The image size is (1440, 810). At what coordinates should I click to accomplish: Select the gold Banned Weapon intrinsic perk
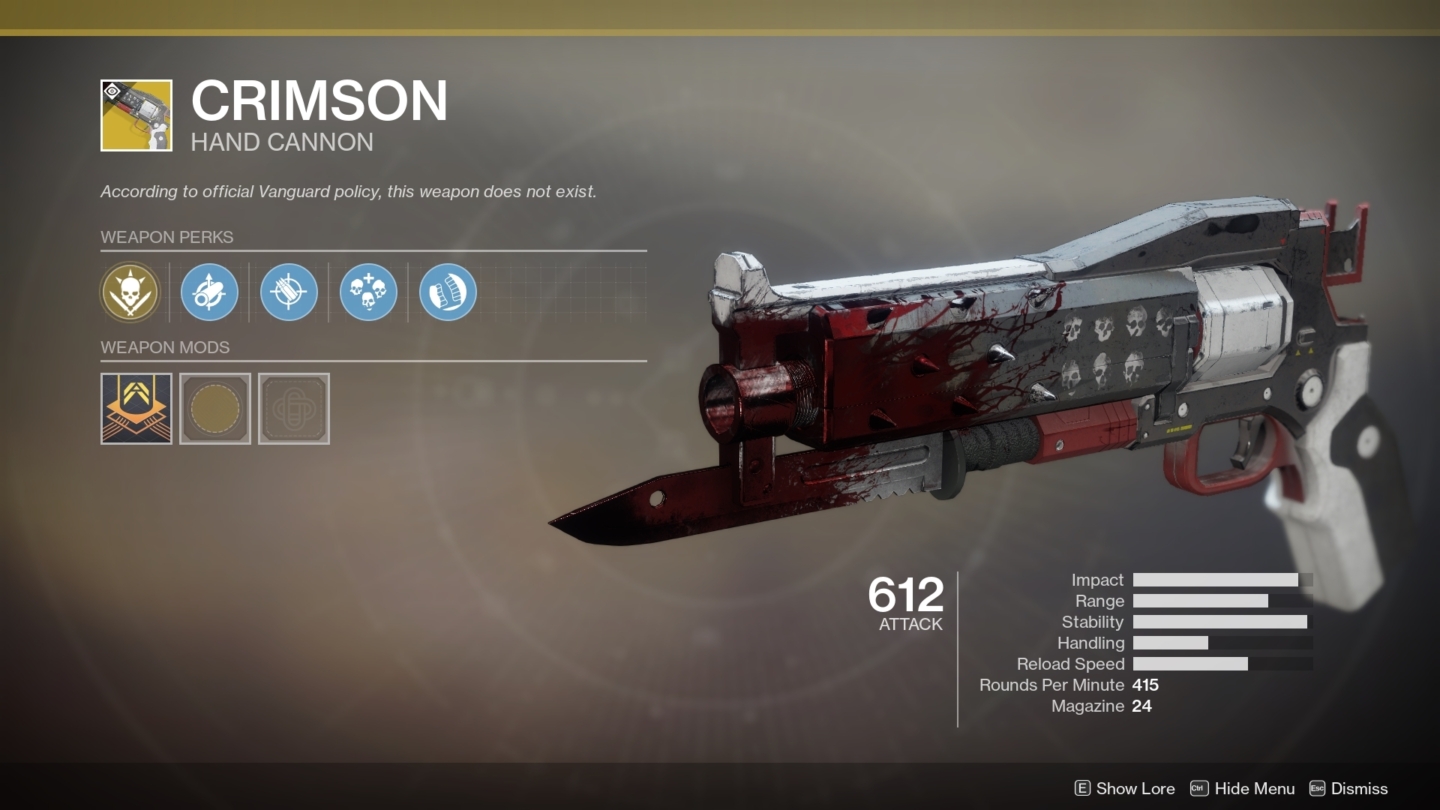coord(129,291)
